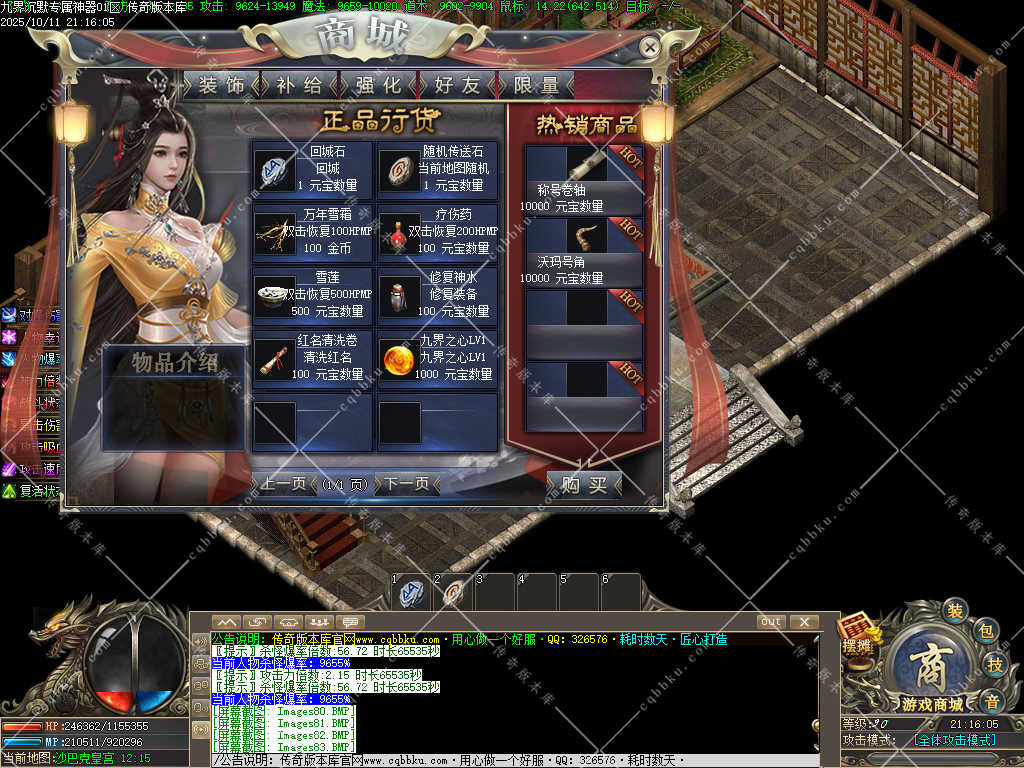The height and width of the screenshot is (768, 1024).
Task: Open the 补给 category tab
Action: (x=299, y=85)
